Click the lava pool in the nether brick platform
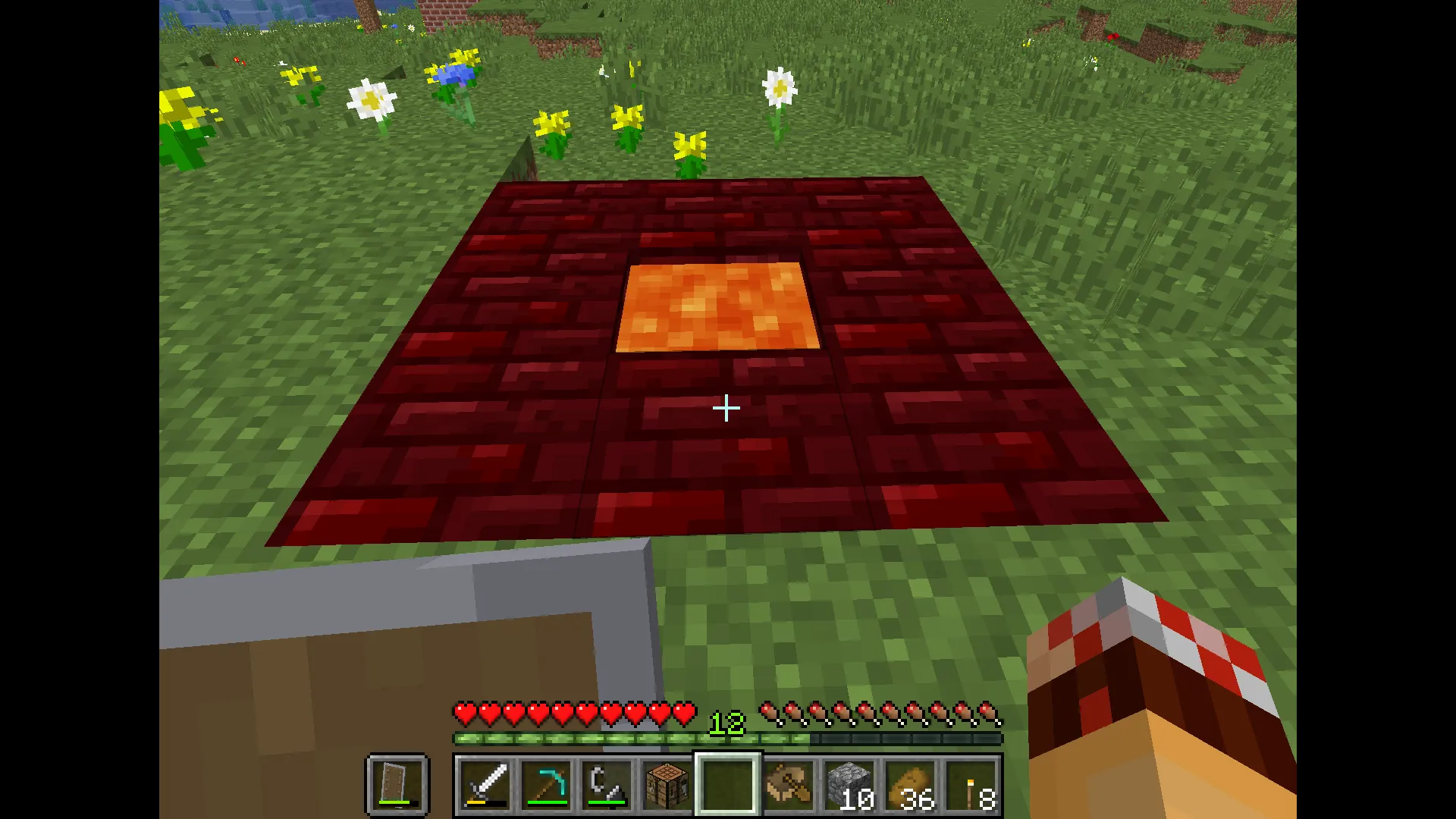Image resolution: width=1456 pixels, height=819 pixels. tap(717, 307)
